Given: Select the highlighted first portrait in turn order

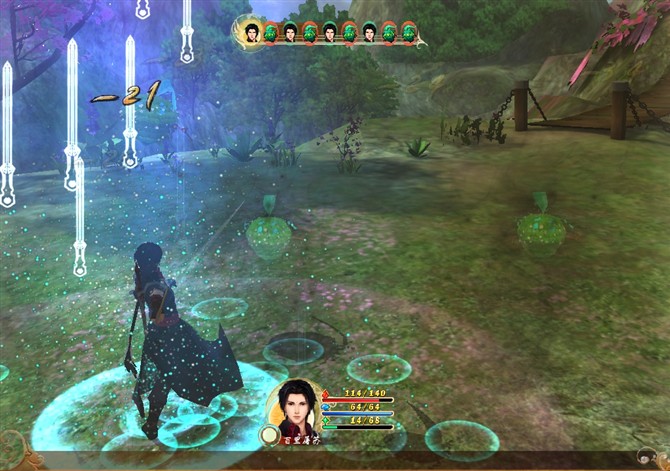Looking at the screenshot, I should 251,31.
